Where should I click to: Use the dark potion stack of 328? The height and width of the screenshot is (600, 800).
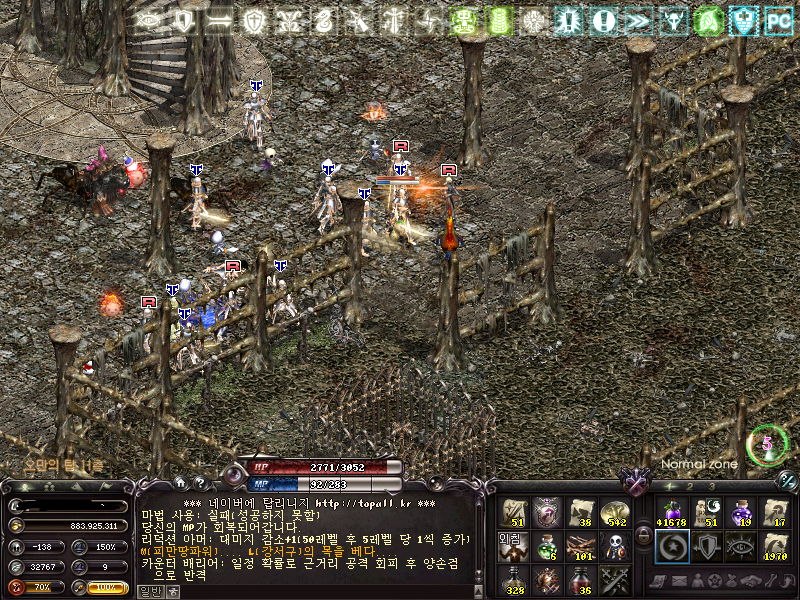[x=512, y=579]
